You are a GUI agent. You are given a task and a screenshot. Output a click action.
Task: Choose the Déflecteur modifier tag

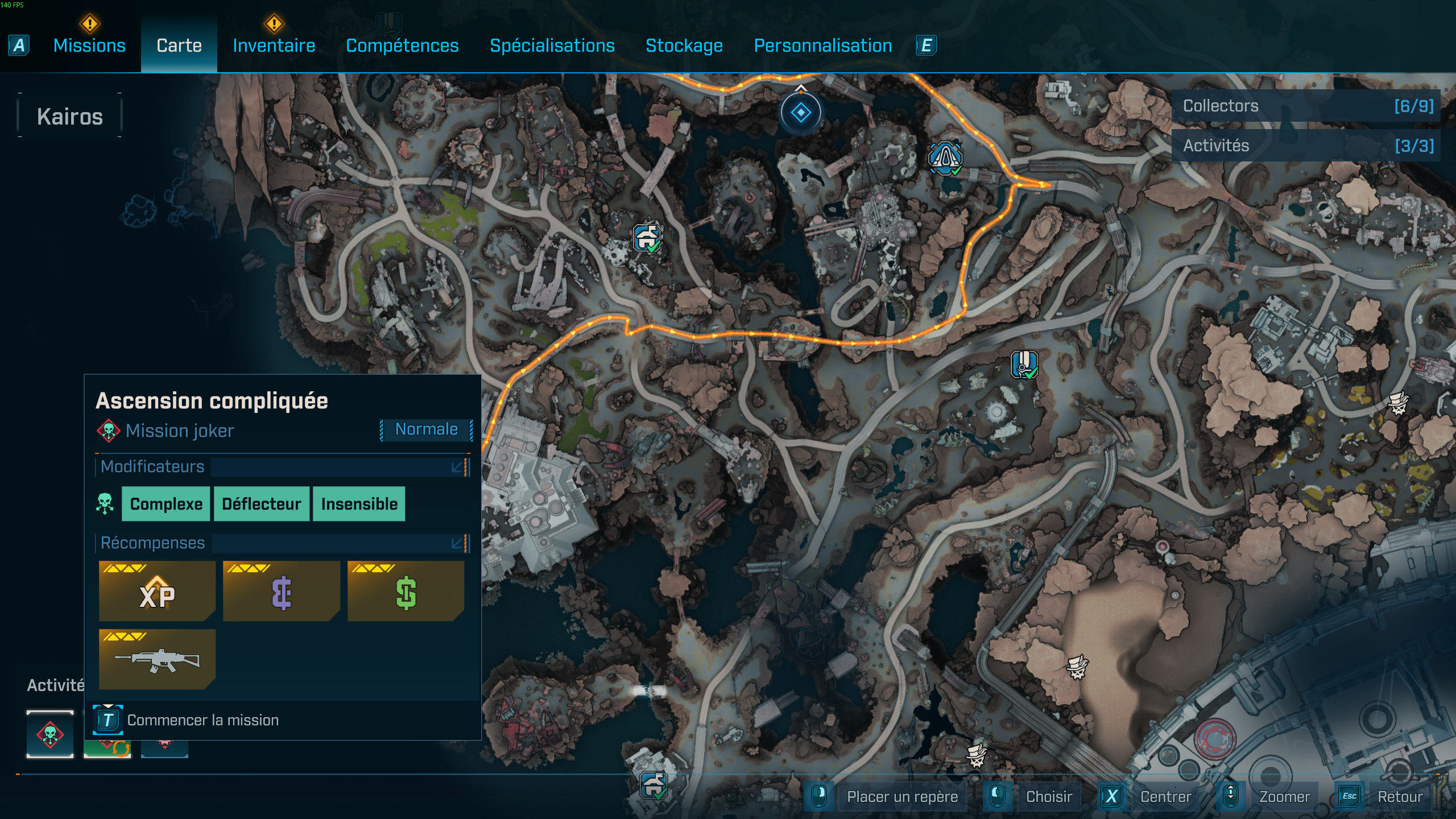click(x=262, y=504)
